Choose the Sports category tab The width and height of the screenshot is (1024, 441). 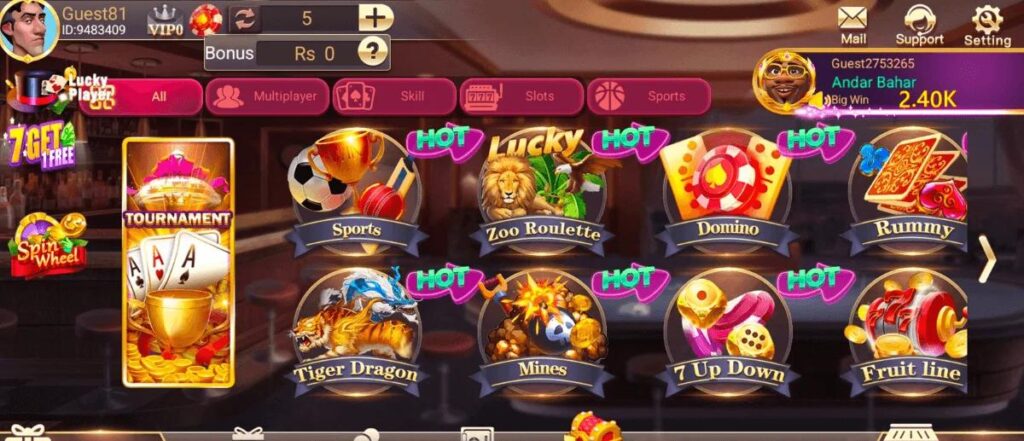click(x=648, y=97)
